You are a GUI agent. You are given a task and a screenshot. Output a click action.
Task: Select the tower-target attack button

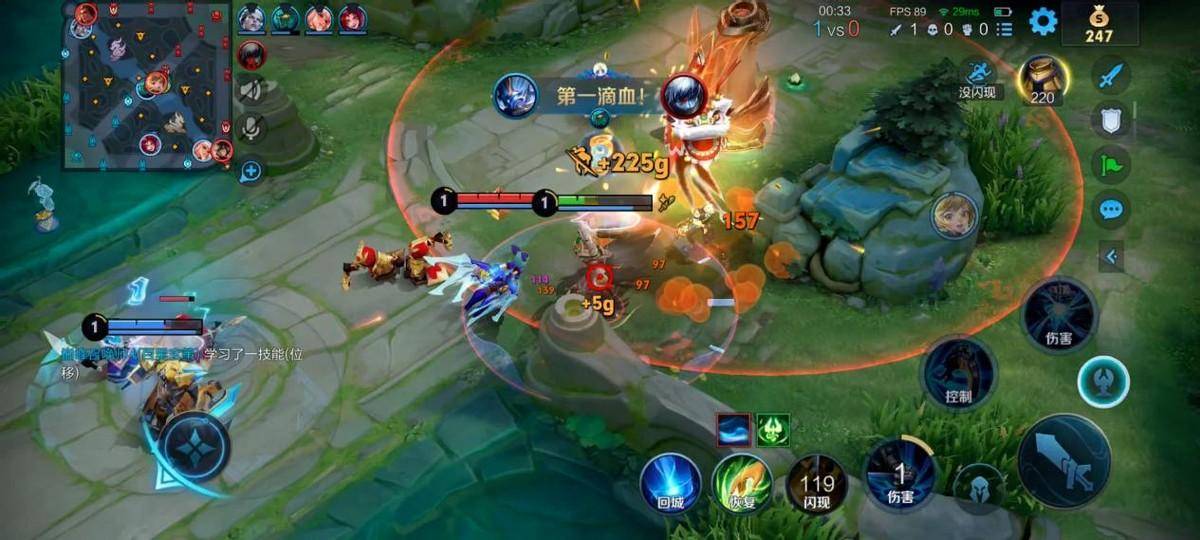1103,381
